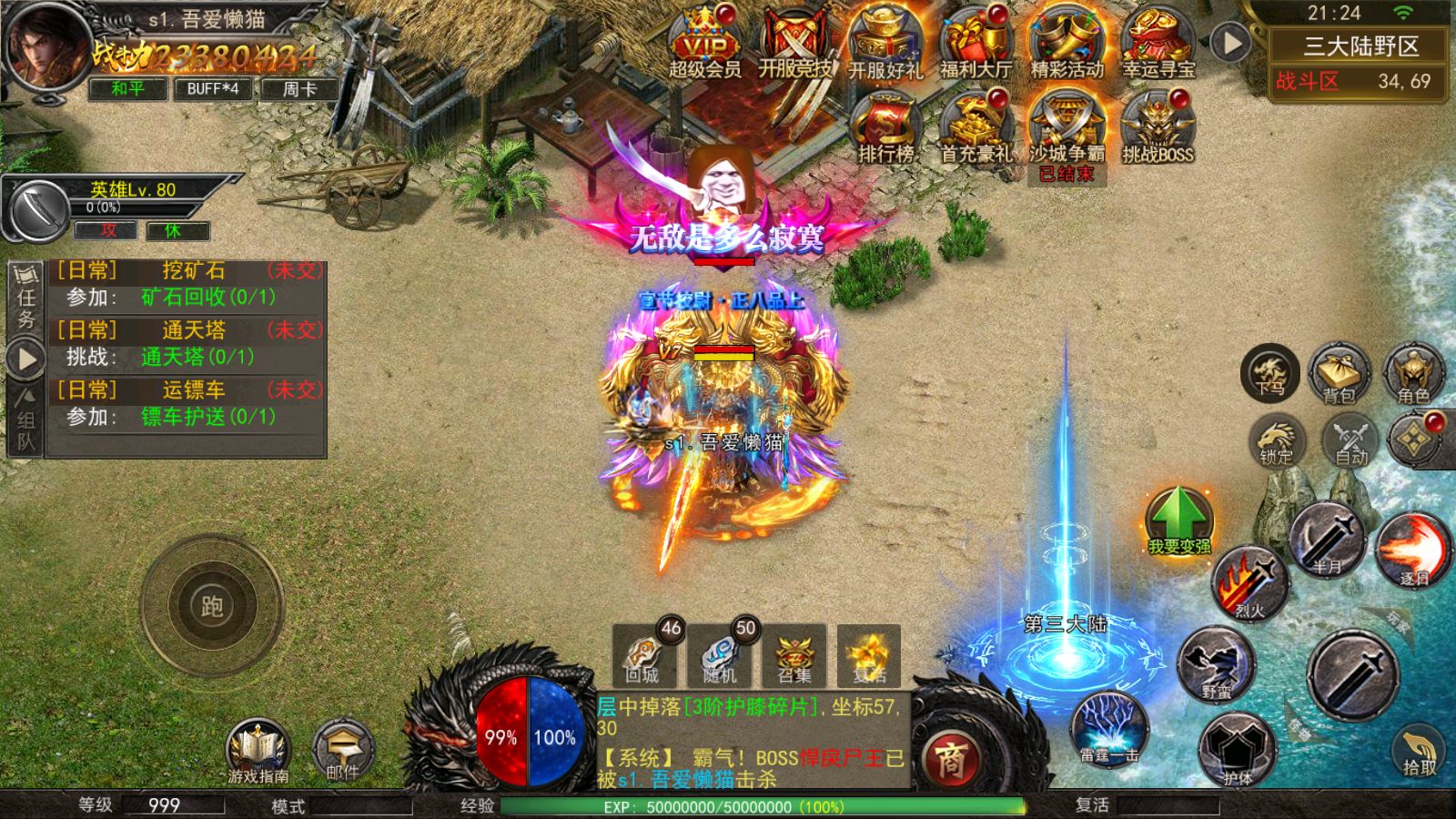This screenshot has height=819, width=1456.
Task: Open the 首充豪礼 first recharge gift
Action: [x=976, y=127]
